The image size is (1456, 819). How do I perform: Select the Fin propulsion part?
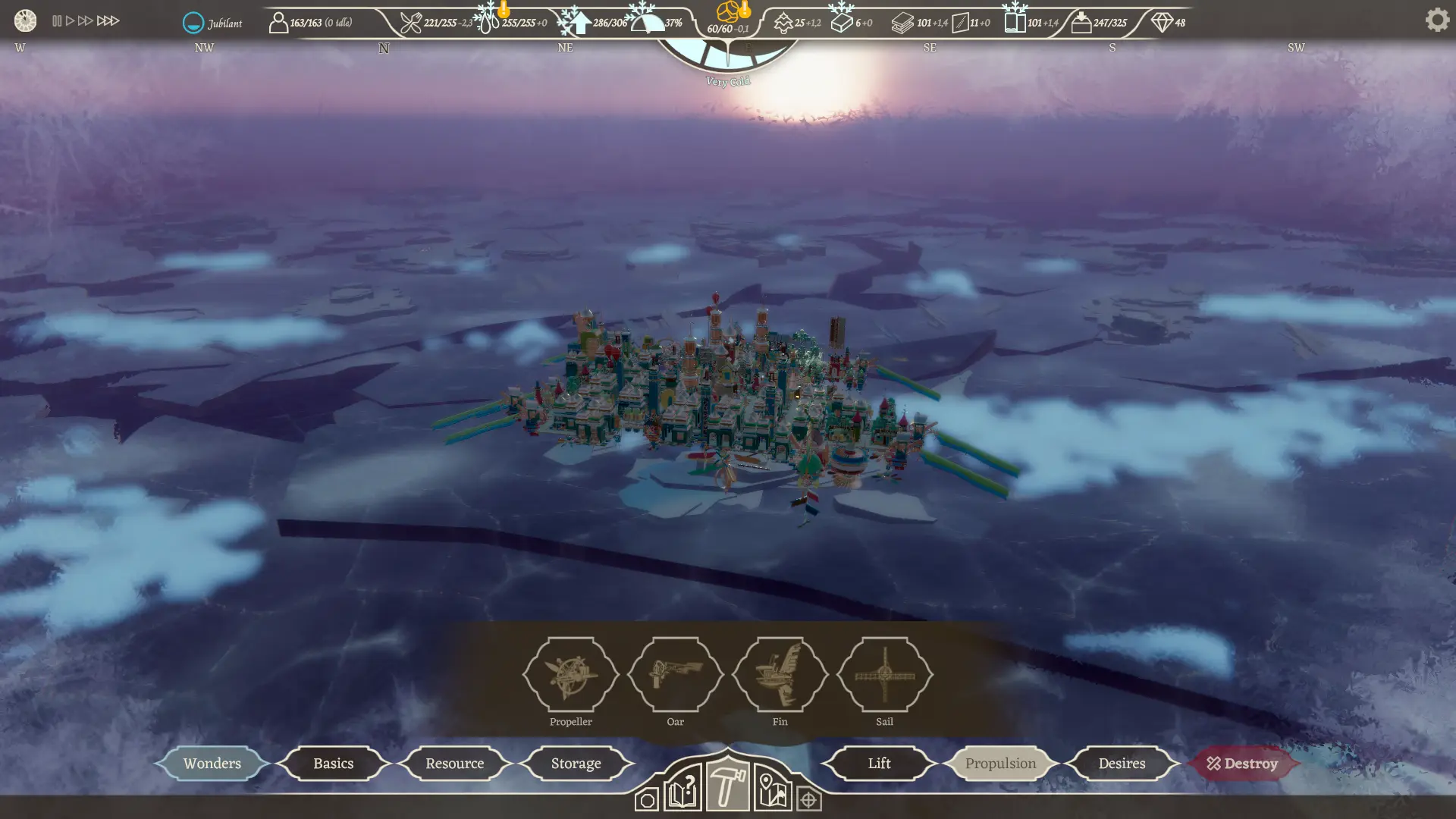[780, 674]
